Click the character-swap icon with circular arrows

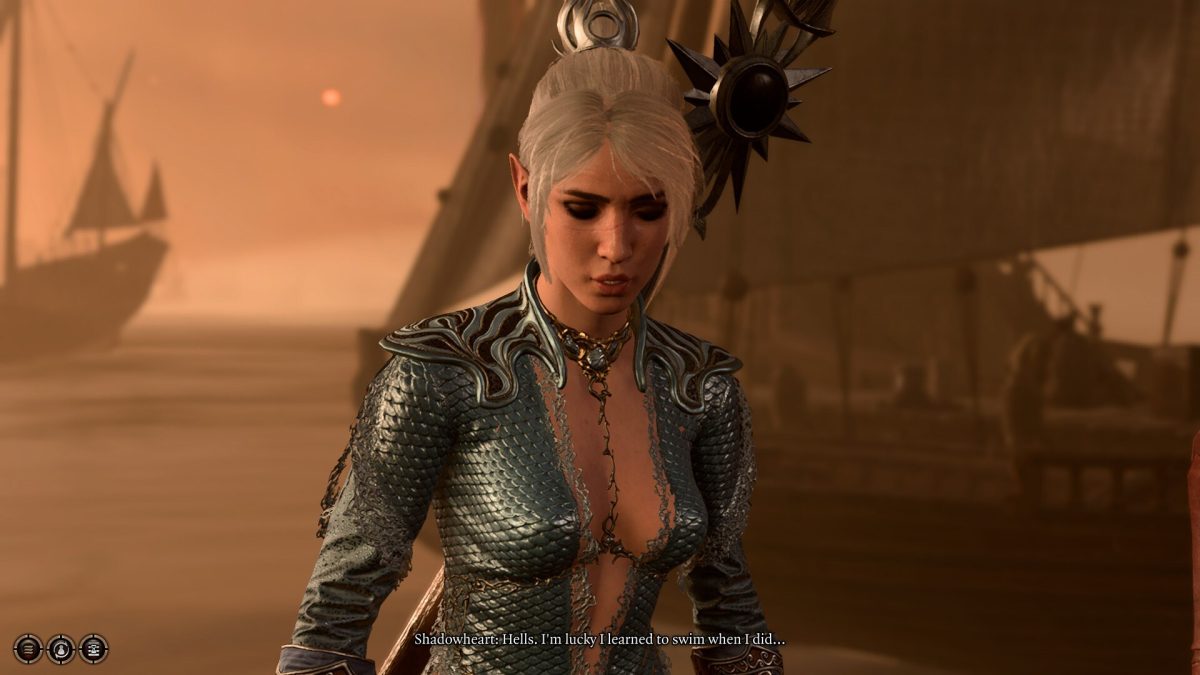[x=61, y=649]
